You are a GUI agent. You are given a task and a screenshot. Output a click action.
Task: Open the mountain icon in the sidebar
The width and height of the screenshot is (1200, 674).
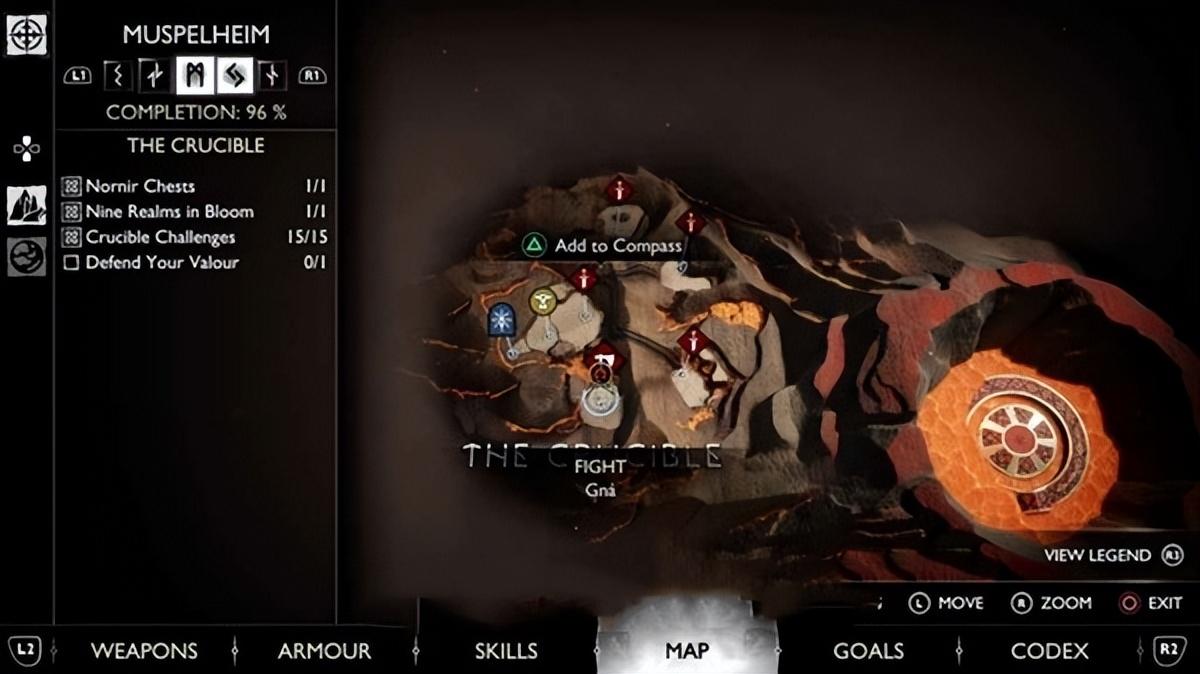pyautogui.click(x=26, y=205)
